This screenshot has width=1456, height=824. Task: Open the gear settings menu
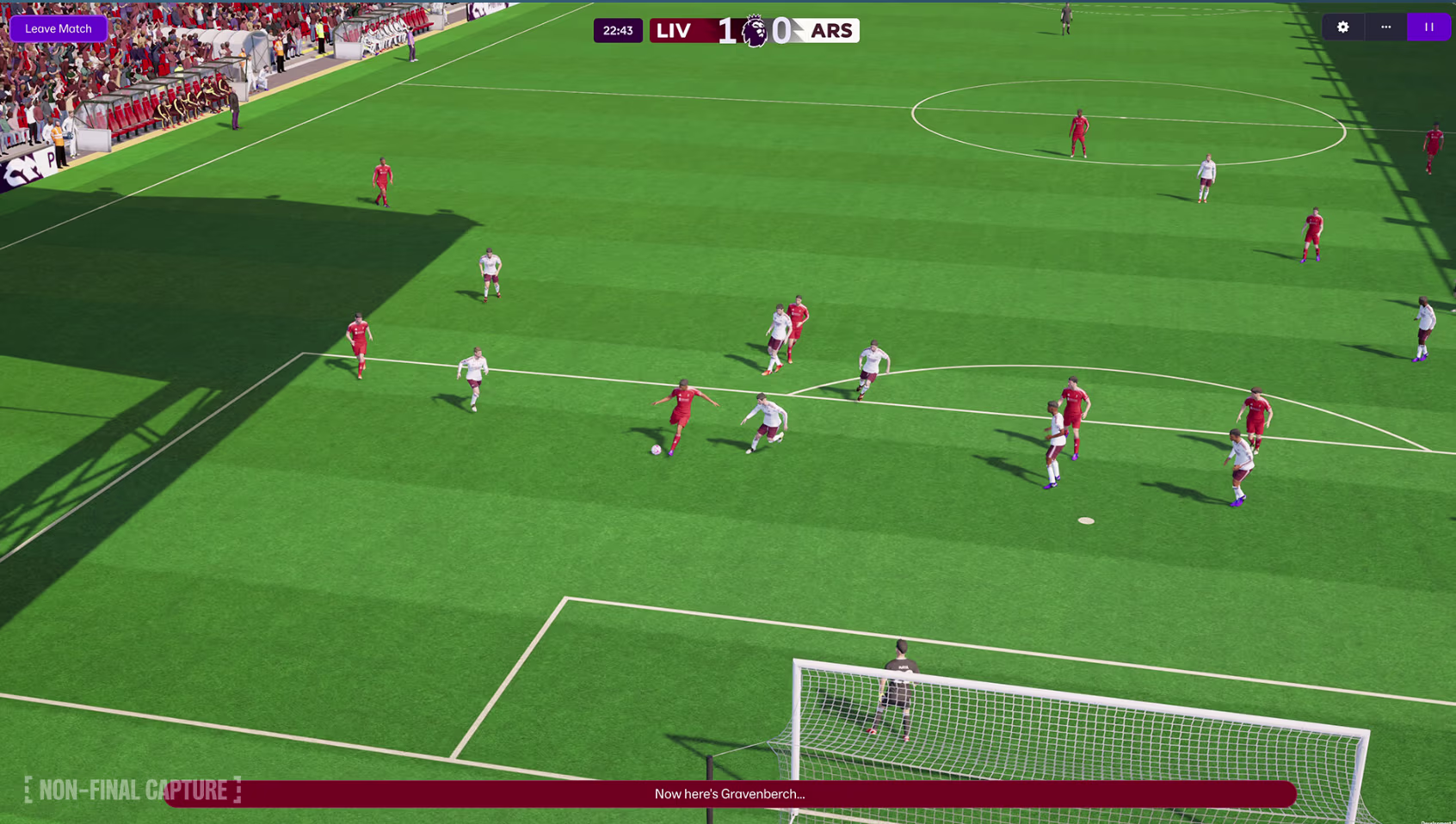(x=1342, y=28)
